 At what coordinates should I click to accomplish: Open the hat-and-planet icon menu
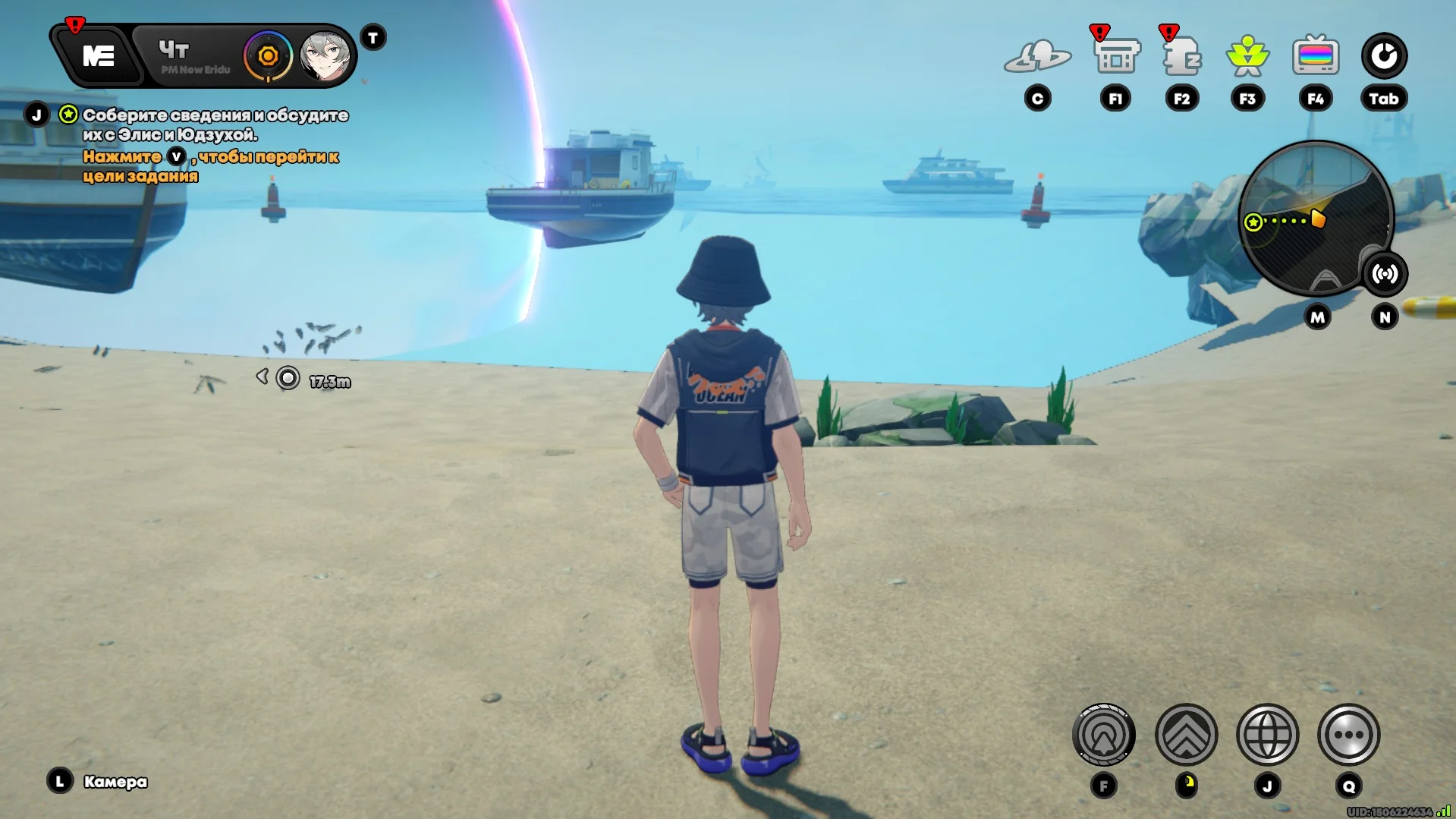pos(1037,56)
